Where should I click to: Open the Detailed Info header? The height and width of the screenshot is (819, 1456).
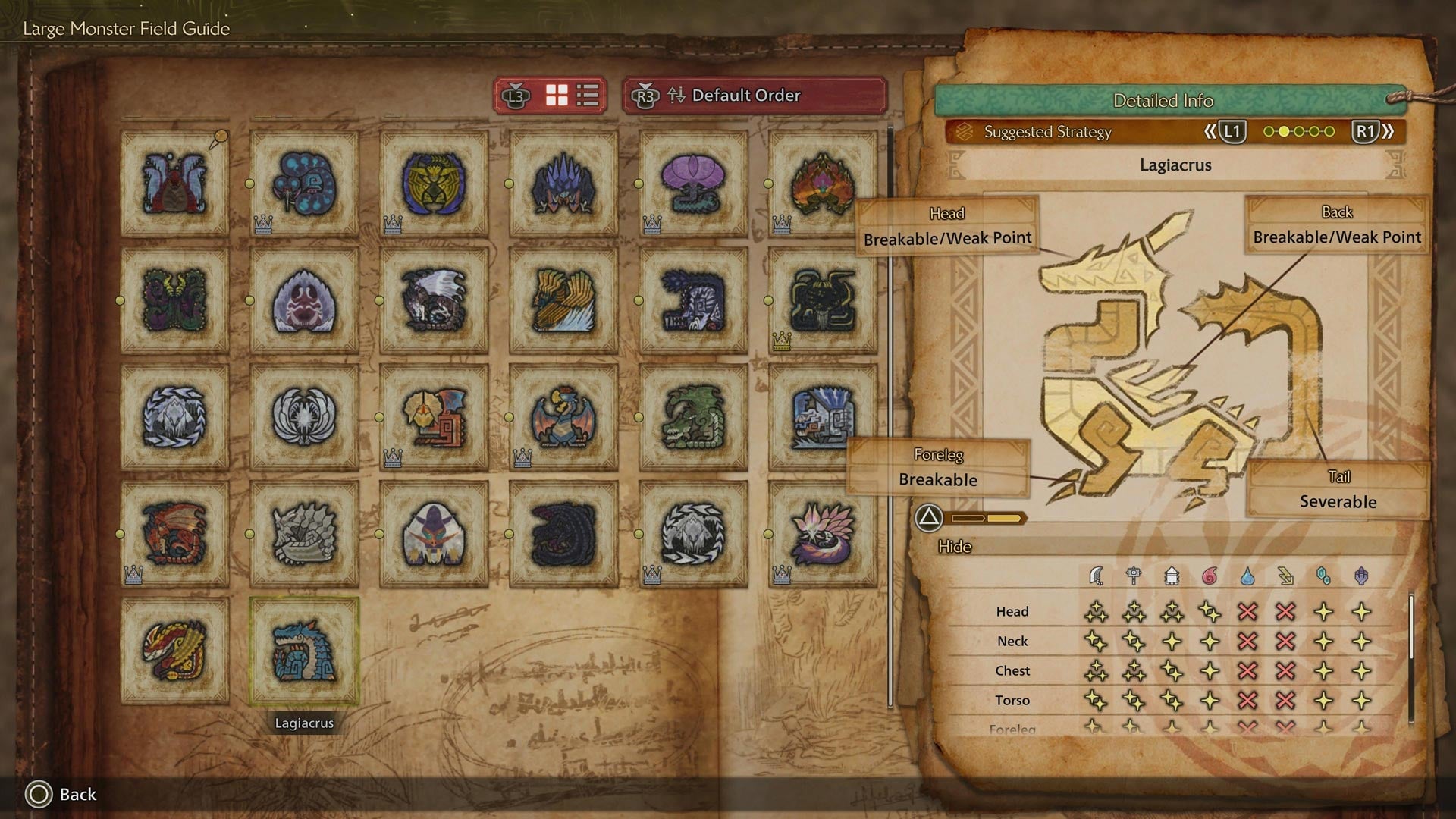[x=1163, y=100]
